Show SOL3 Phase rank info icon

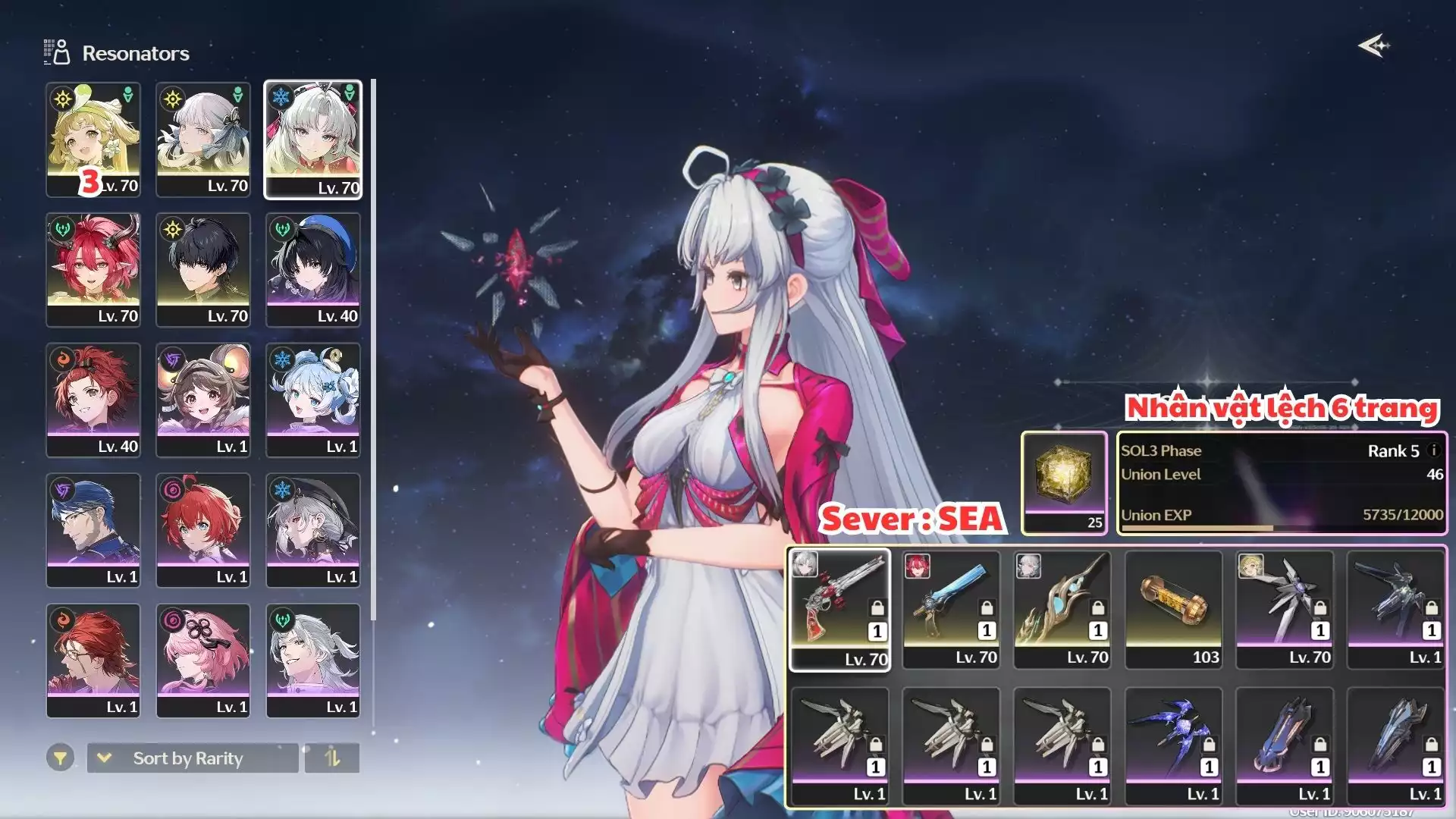pos(1433,450)
